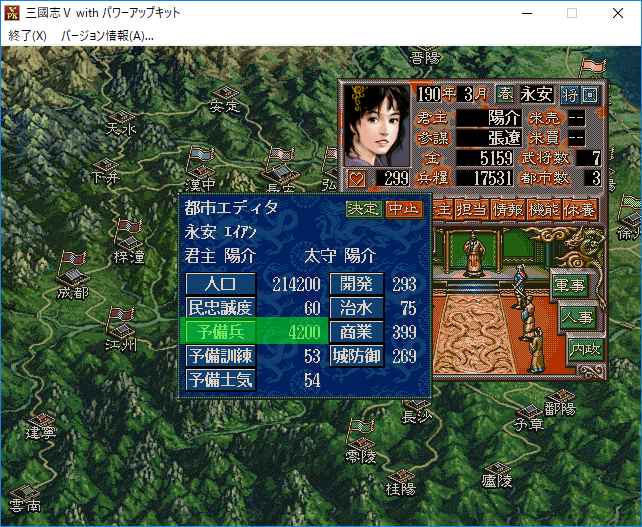Open the 終了(X) exit menu
The width and height of the screenshot is (642, 527).
pyautogui.click(x=28, y=35)
